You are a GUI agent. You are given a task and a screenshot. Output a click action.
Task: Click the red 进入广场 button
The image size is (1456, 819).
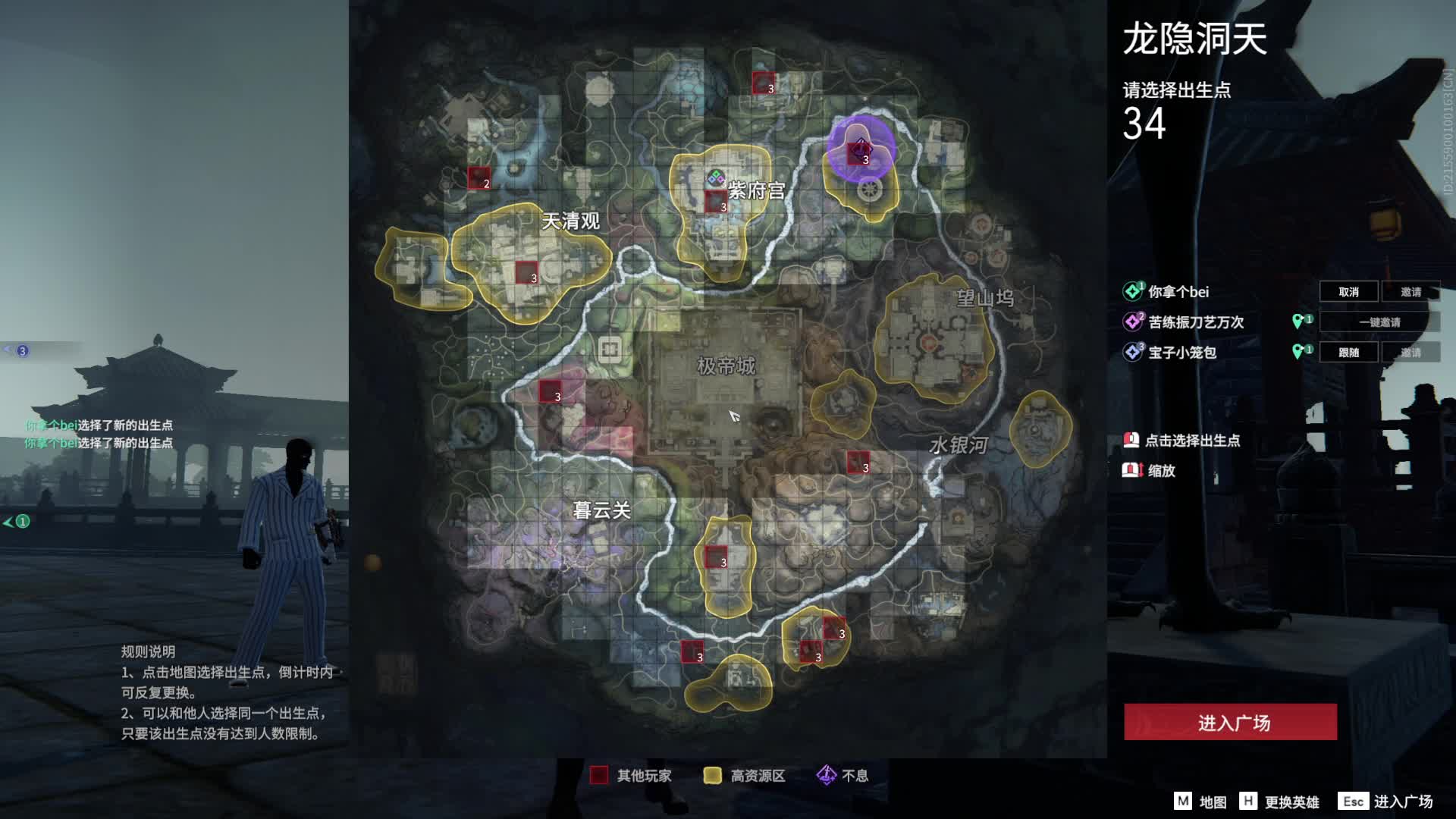coord(1230,722)
